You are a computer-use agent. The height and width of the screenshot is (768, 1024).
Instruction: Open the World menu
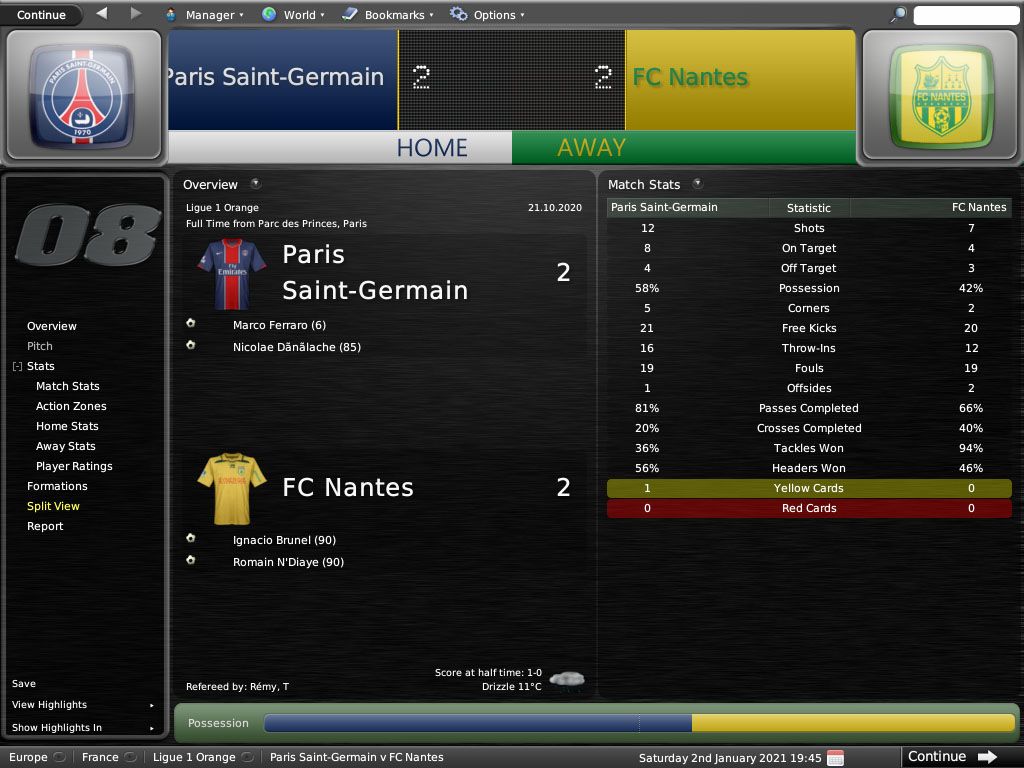(x=293, y=15)
